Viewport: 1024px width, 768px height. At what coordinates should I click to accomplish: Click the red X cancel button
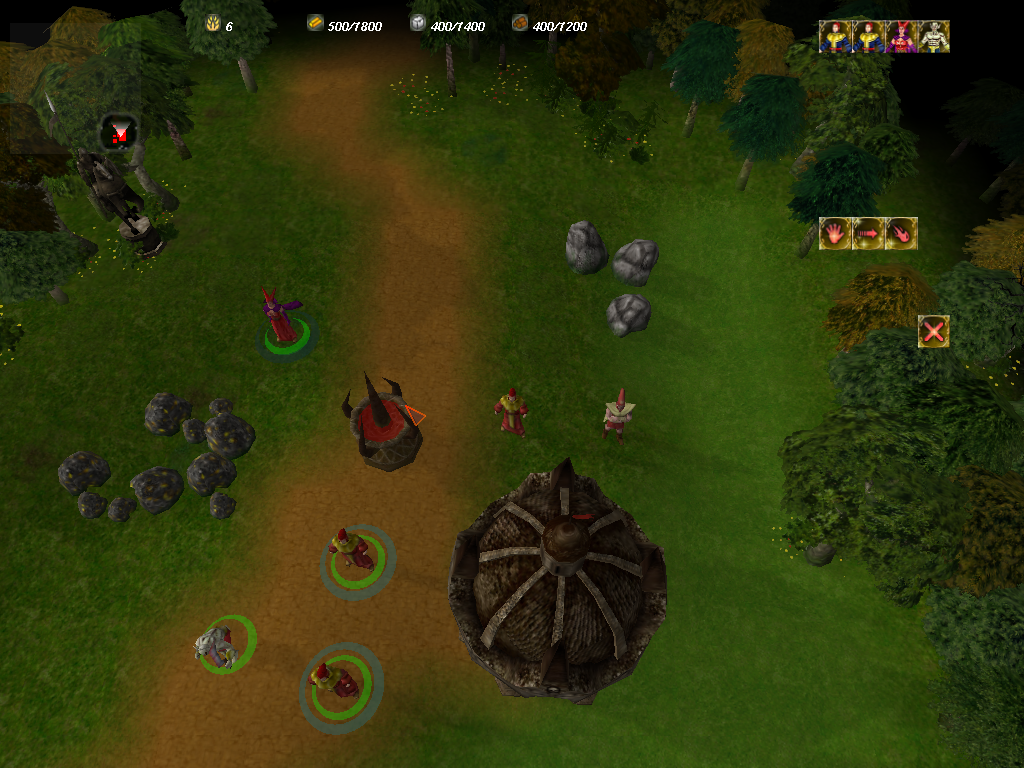tap(934, 331)
